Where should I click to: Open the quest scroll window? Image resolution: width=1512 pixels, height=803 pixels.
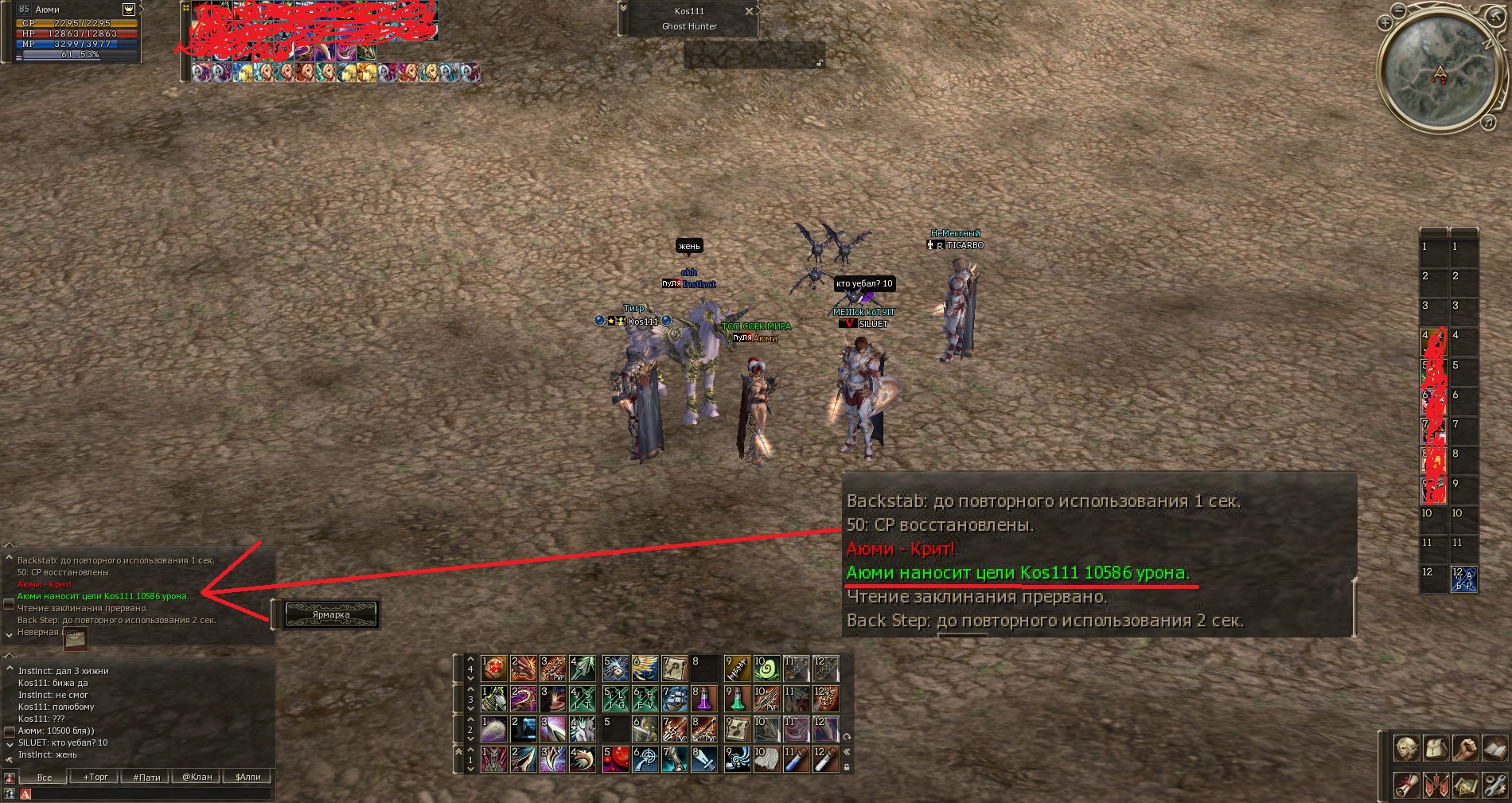click(x=1406, y=785)
